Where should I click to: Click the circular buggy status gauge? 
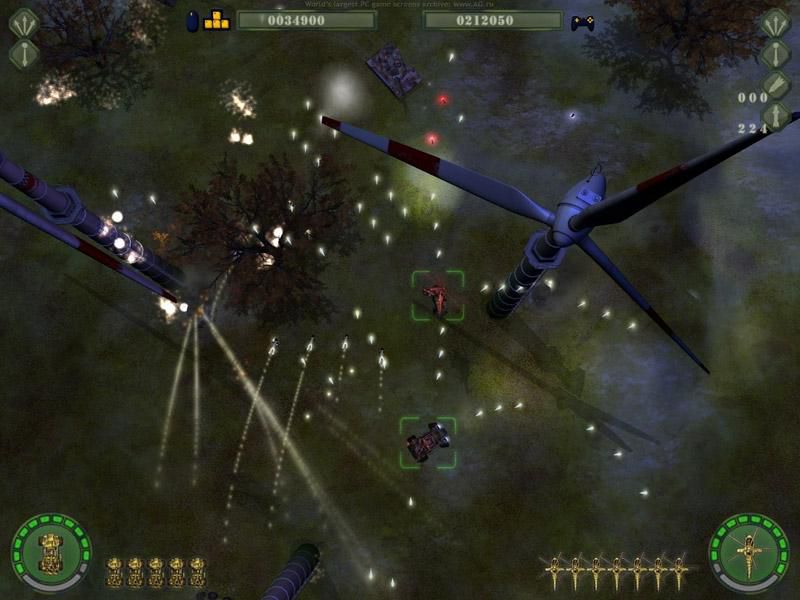click(x=50, y=551)
